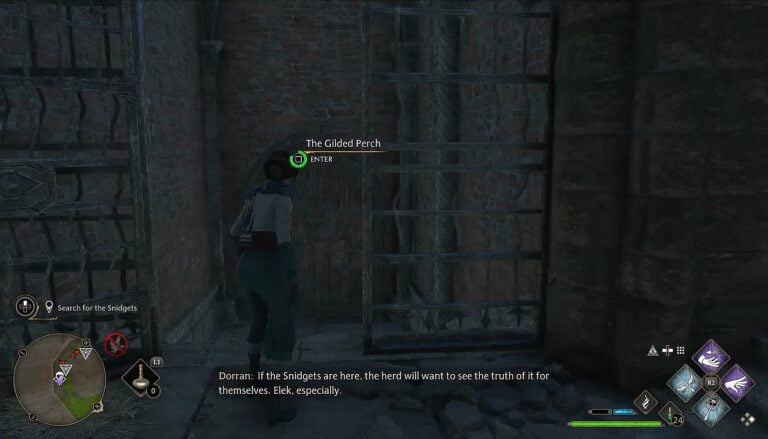768x439 pixels.
Task: Click the purple player marker on minimap
Action: (x=61, y=378)
